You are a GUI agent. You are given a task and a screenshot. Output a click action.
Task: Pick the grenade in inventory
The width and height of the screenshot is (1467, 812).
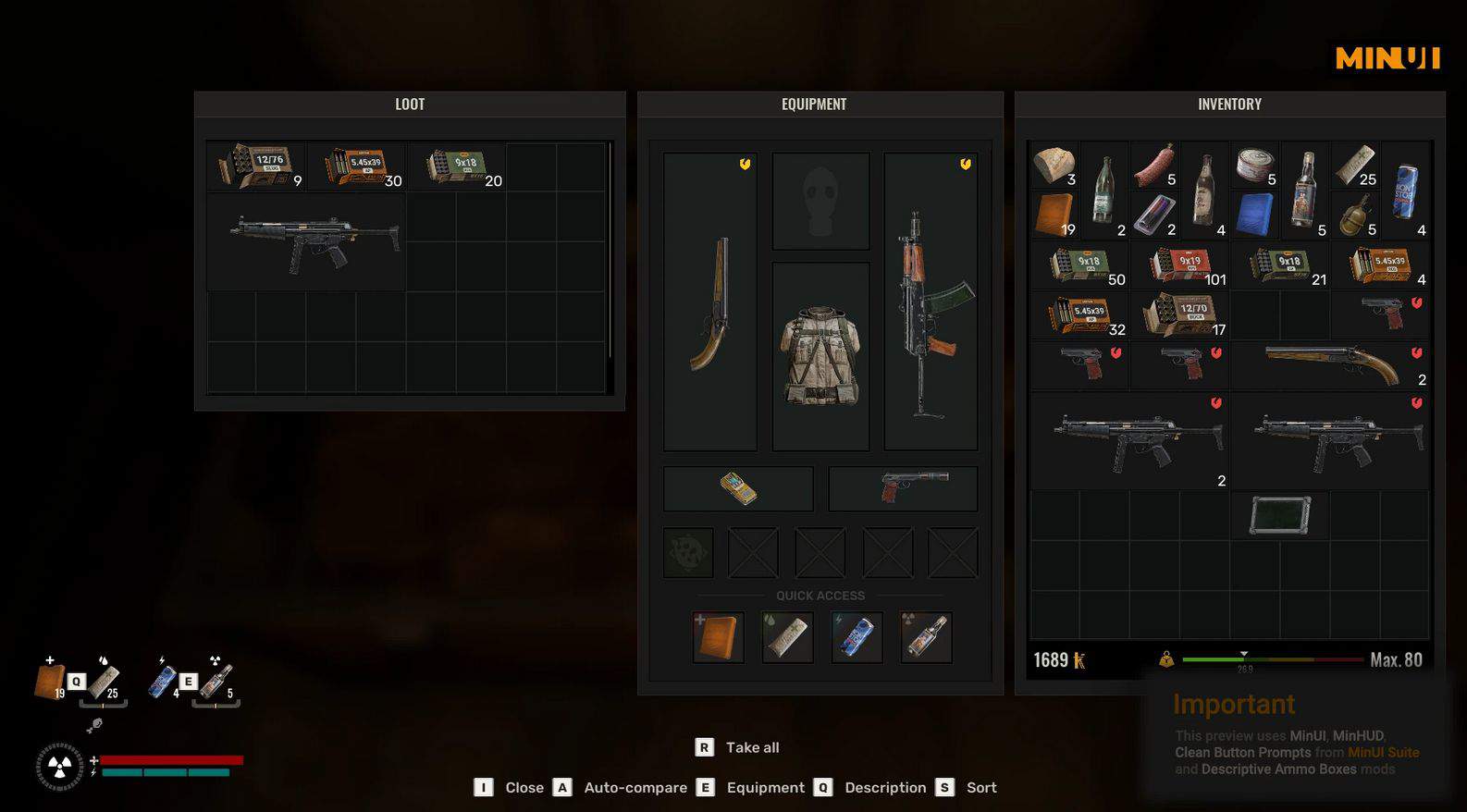coord(1355,215)
